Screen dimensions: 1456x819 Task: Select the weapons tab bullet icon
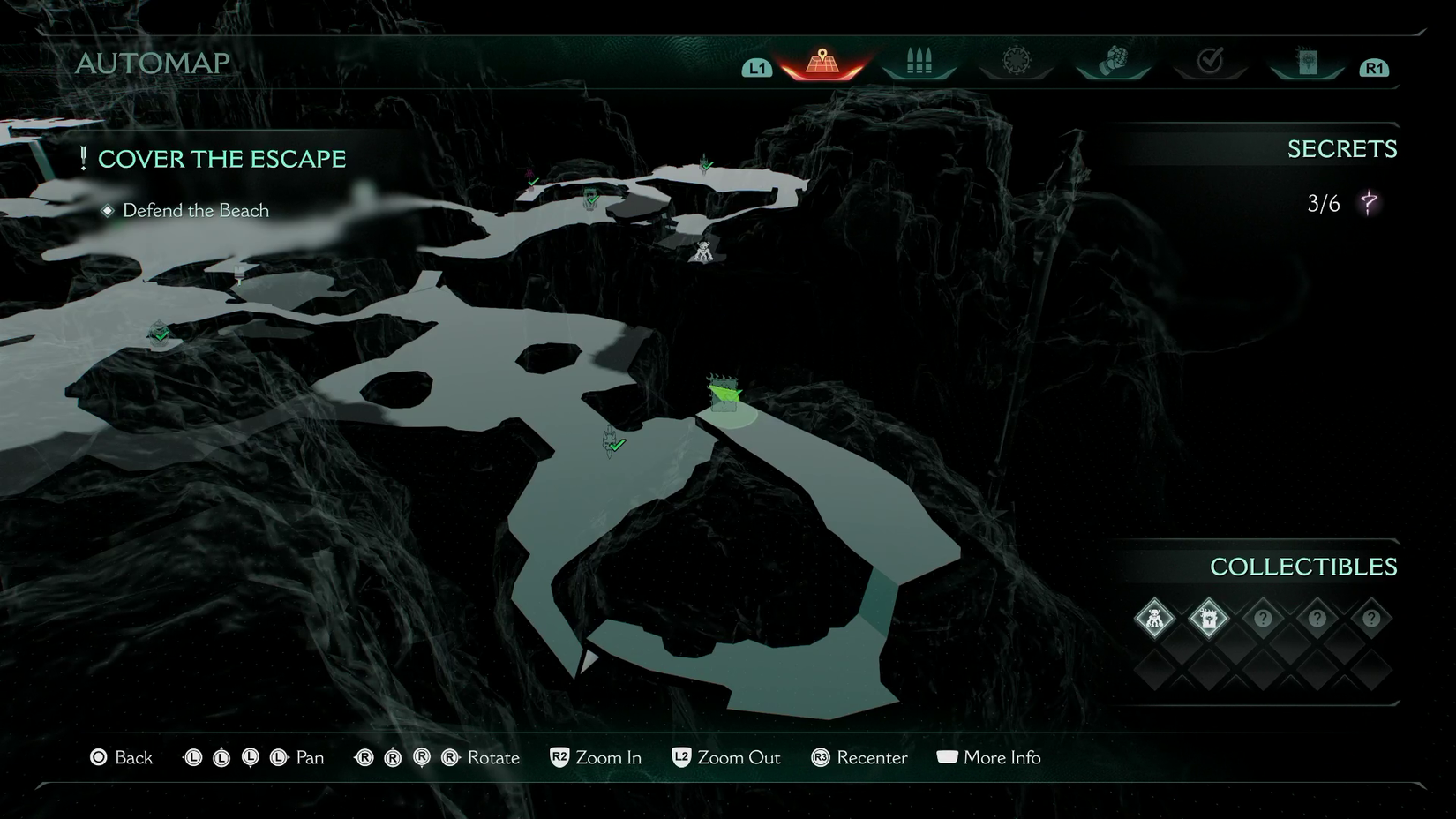[x=918, y=60]
